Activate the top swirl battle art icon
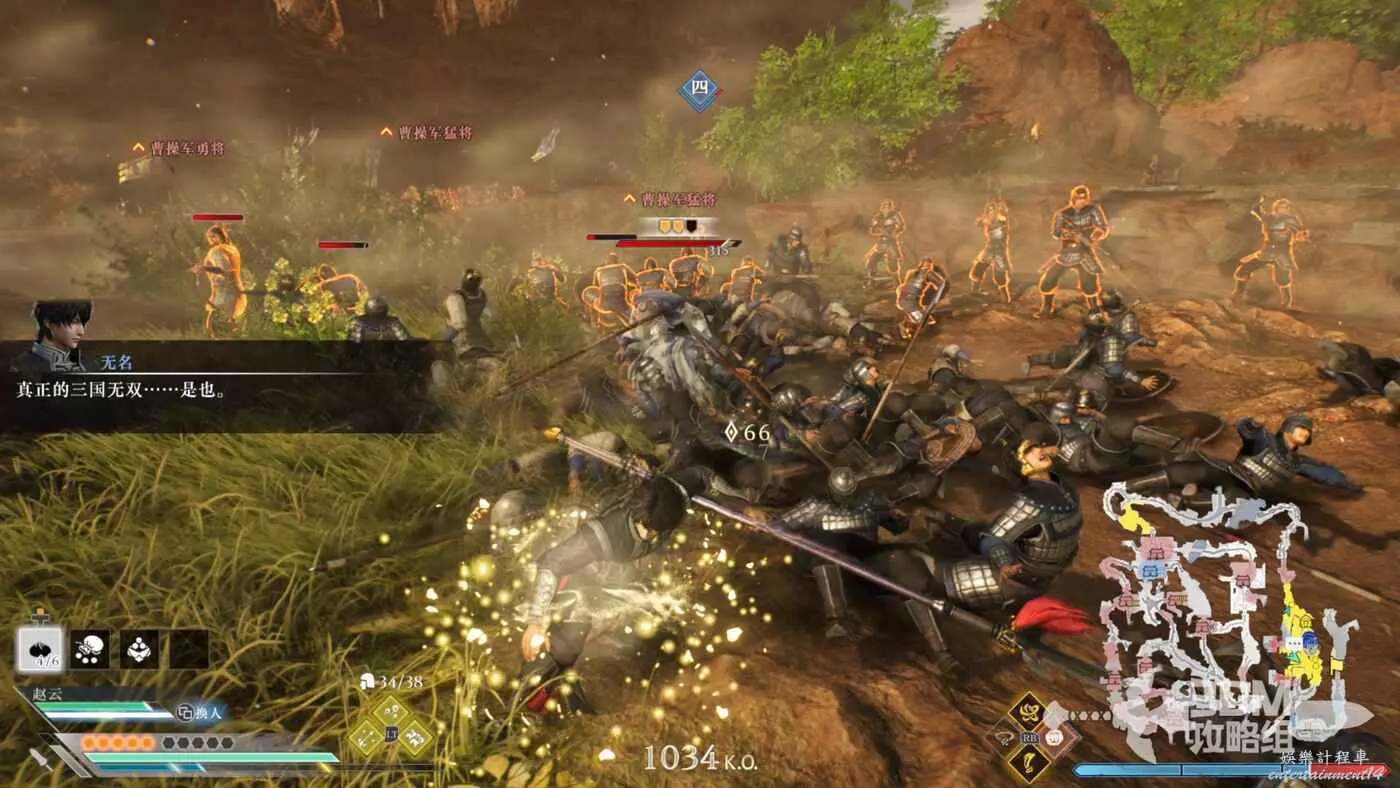 coord(1027,711)
